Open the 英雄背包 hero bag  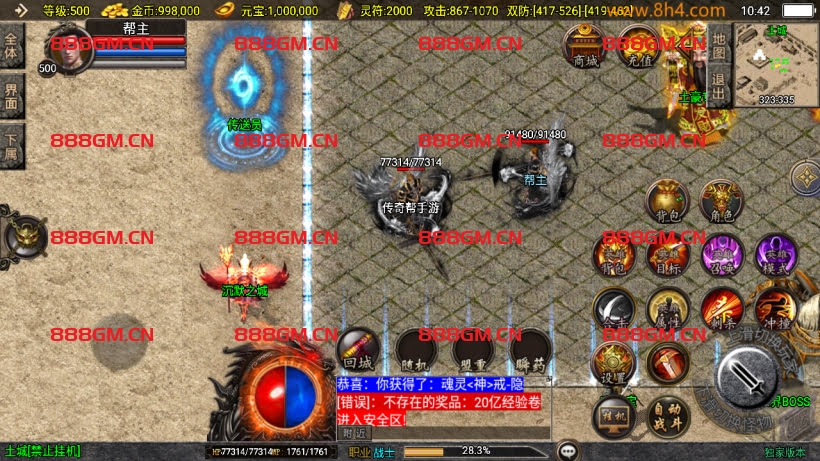coord(613,254)
